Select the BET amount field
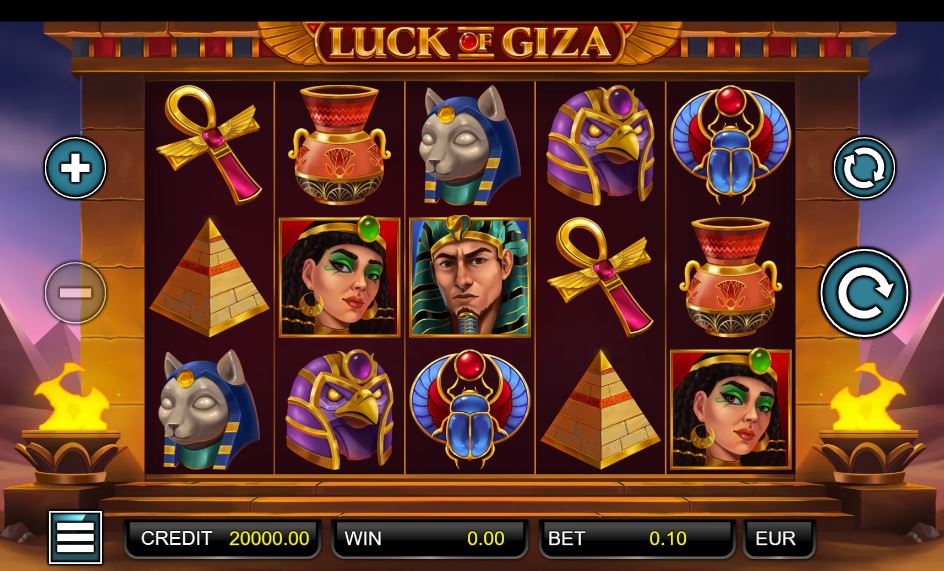This screenshot has height=571, width=944. pyautogui.click(x=636, y=538)
